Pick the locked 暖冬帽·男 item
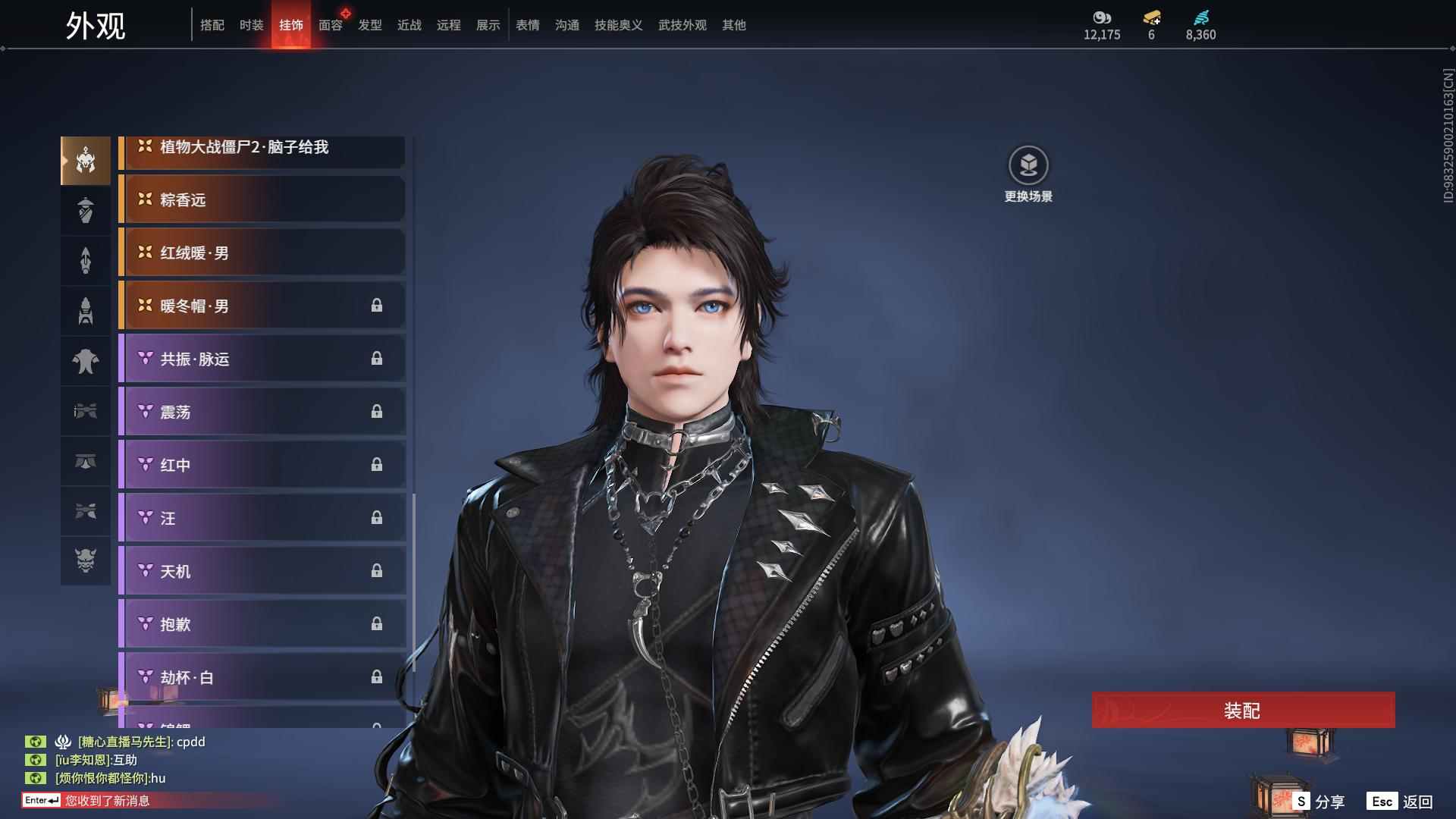This screenshot has width=1456, height=819. [x=262, y=306]
